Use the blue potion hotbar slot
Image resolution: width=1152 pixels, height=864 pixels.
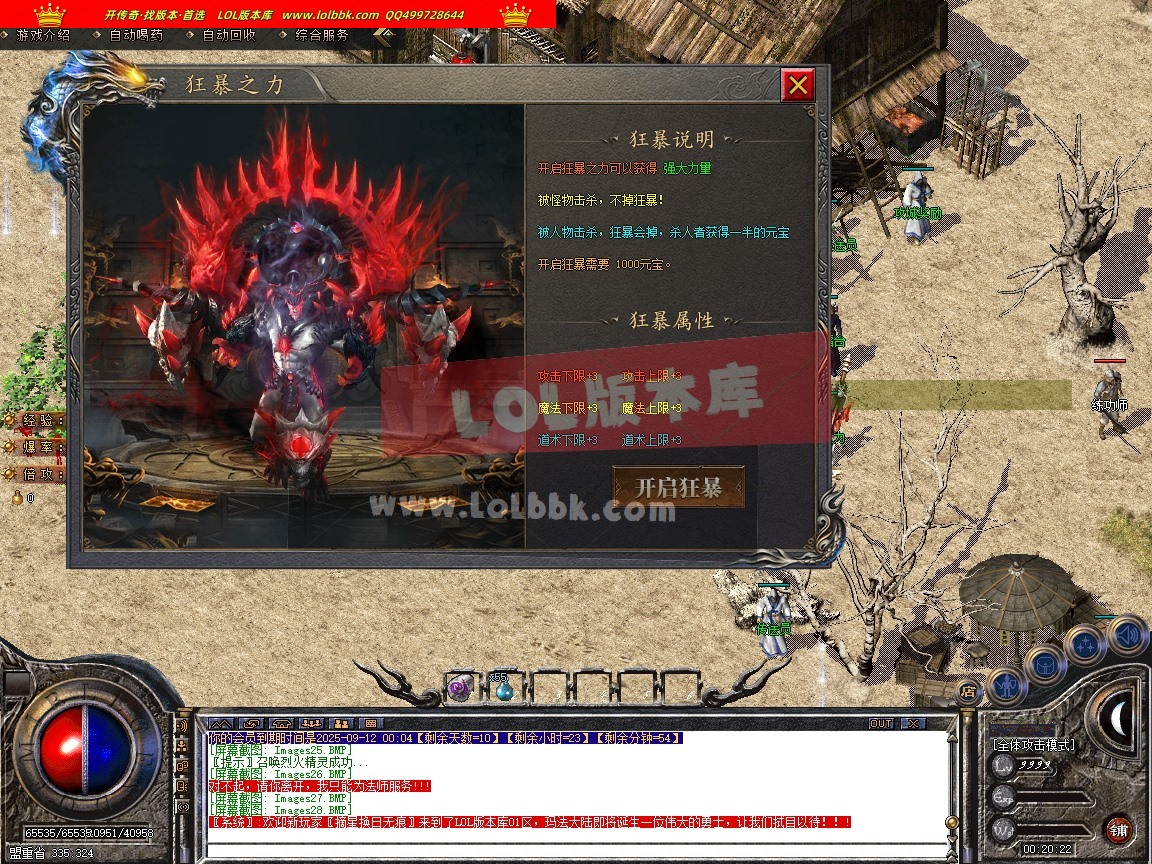(503, 688)
